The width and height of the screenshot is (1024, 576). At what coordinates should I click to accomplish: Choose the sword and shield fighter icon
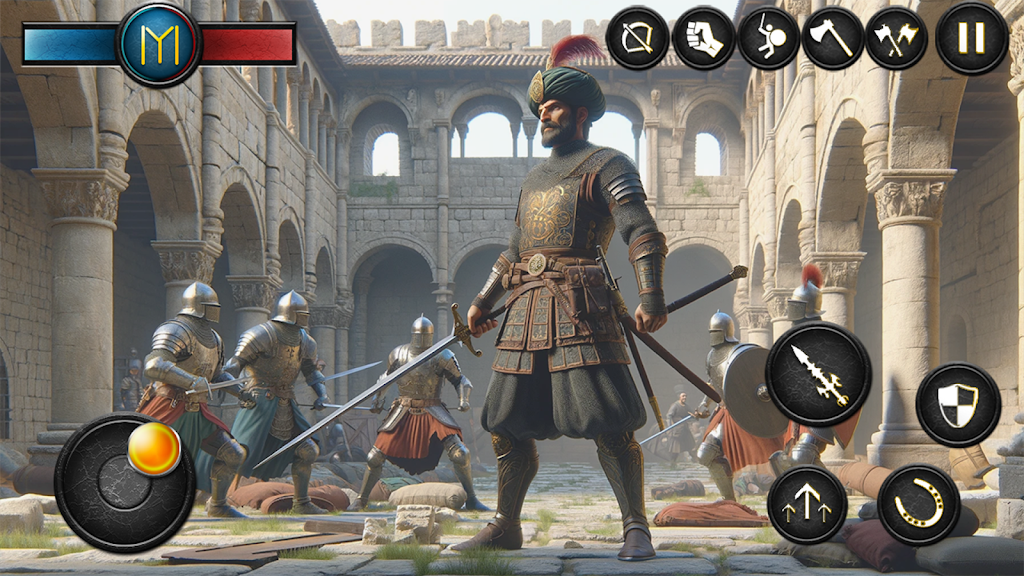click(768, 39)
